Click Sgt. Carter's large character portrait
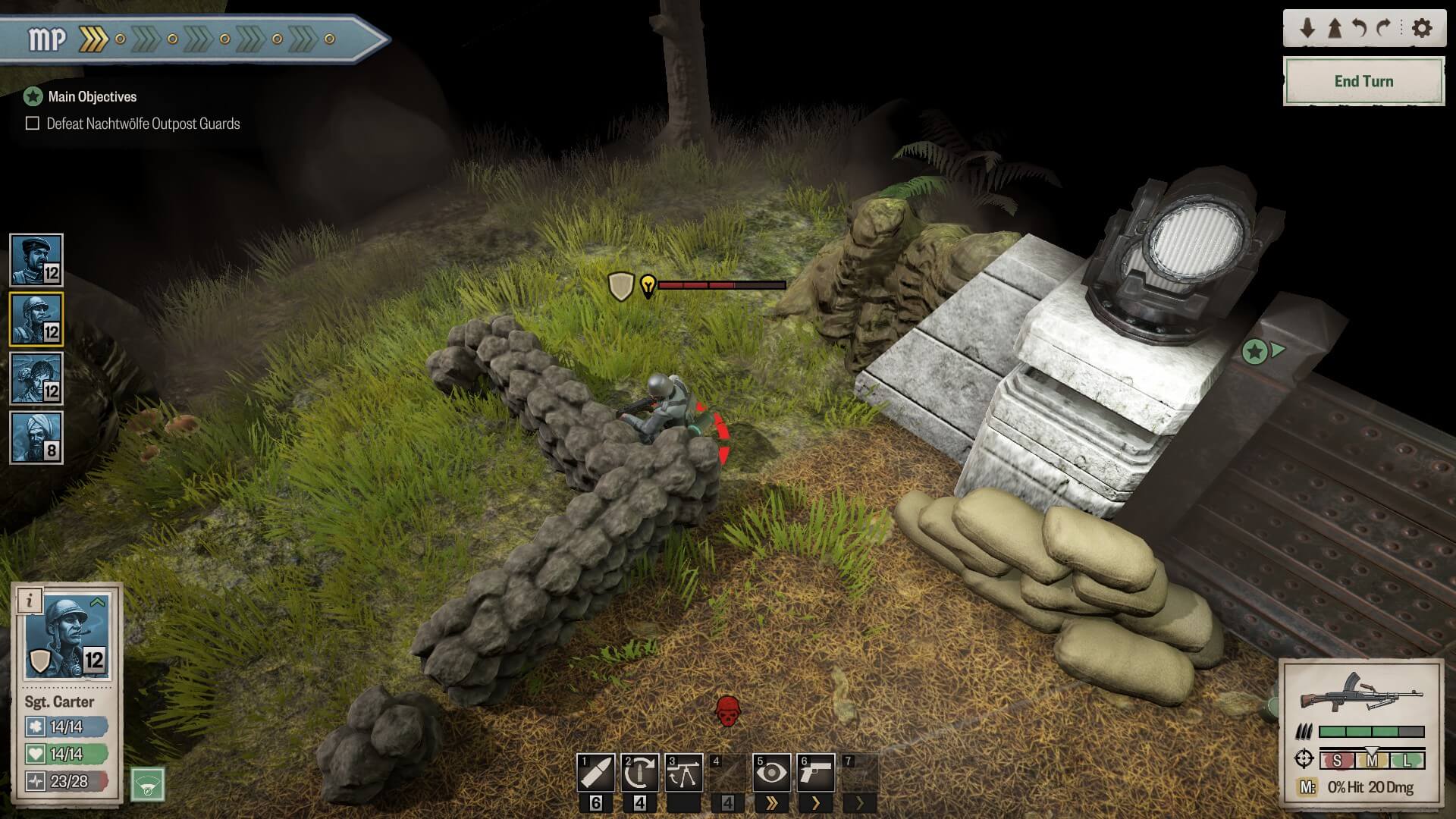Screen dimensions: 1456x819 [x=67, y=637]
